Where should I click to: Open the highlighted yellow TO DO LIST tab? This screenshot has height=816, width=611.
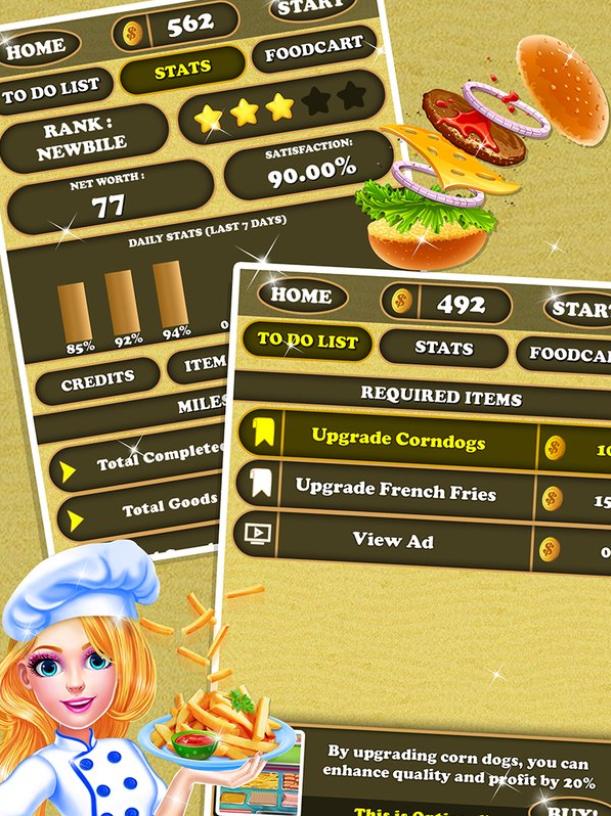(307, 341)
